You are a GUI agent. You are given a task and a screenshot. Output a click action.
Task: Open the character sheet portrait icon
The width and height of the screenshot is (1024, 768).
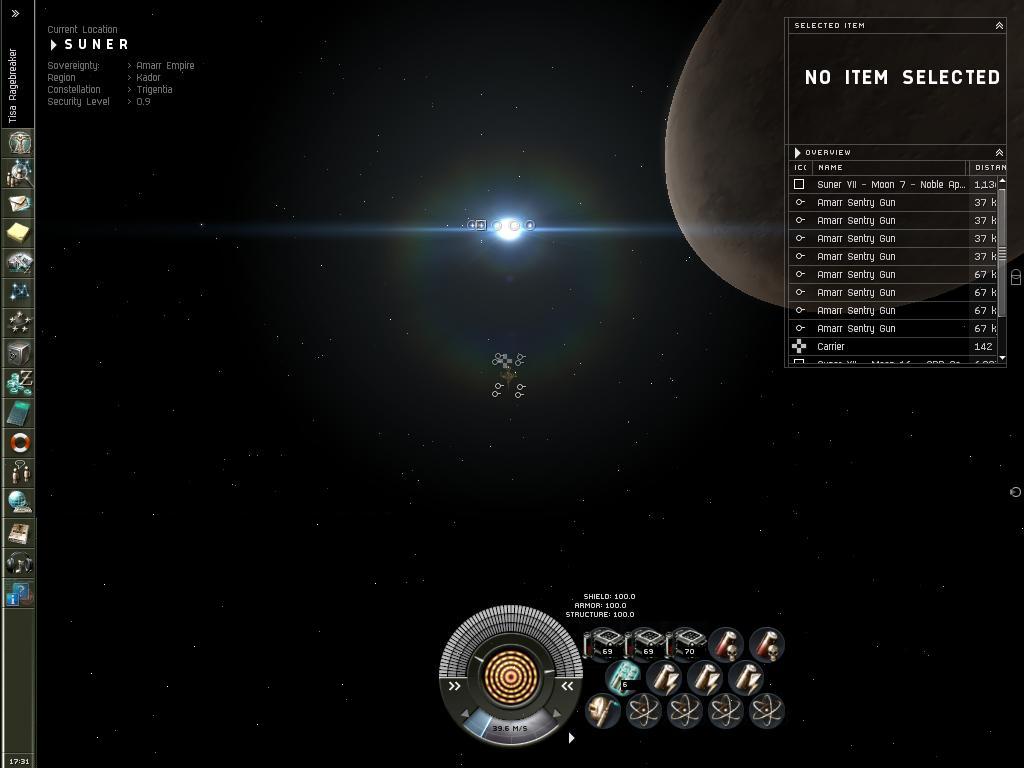(19, 143)
